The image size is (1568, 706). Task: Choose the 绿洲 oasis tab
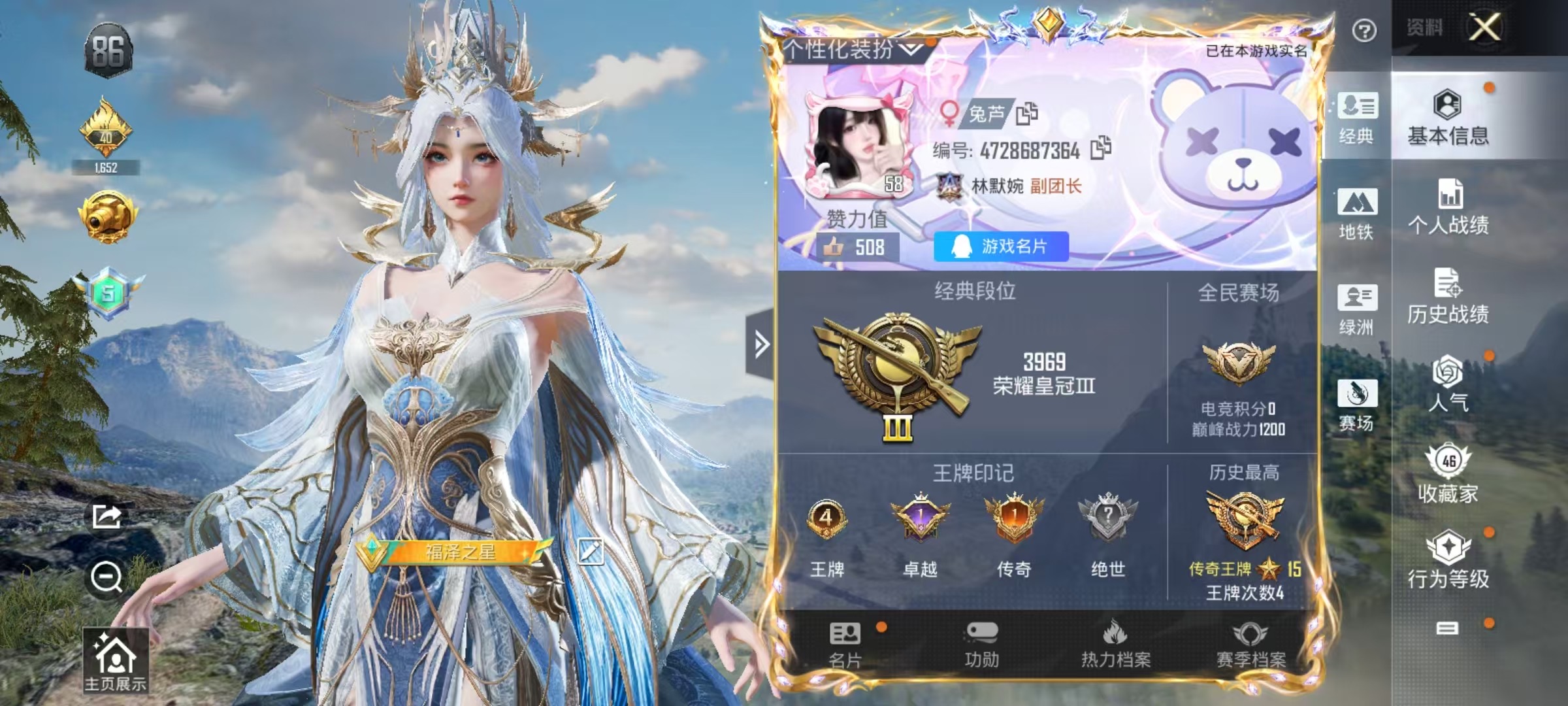[x=1357, y=309]
